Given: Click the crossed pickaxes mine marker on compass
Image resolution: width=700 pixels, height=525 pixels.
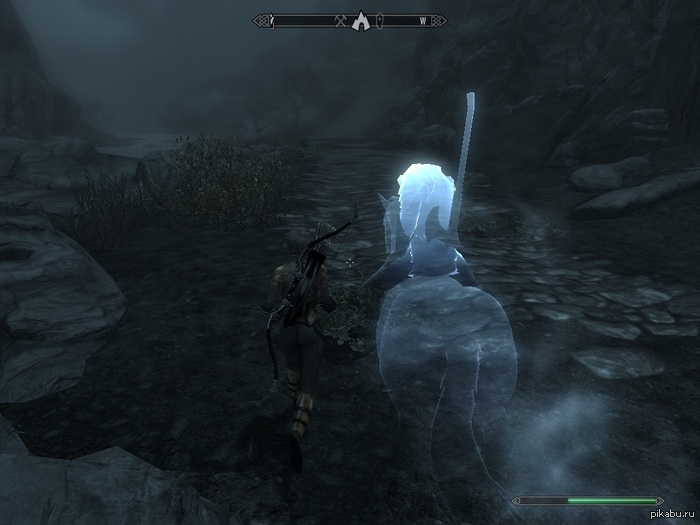Looking at the screenshot, I should coord(341,20).
